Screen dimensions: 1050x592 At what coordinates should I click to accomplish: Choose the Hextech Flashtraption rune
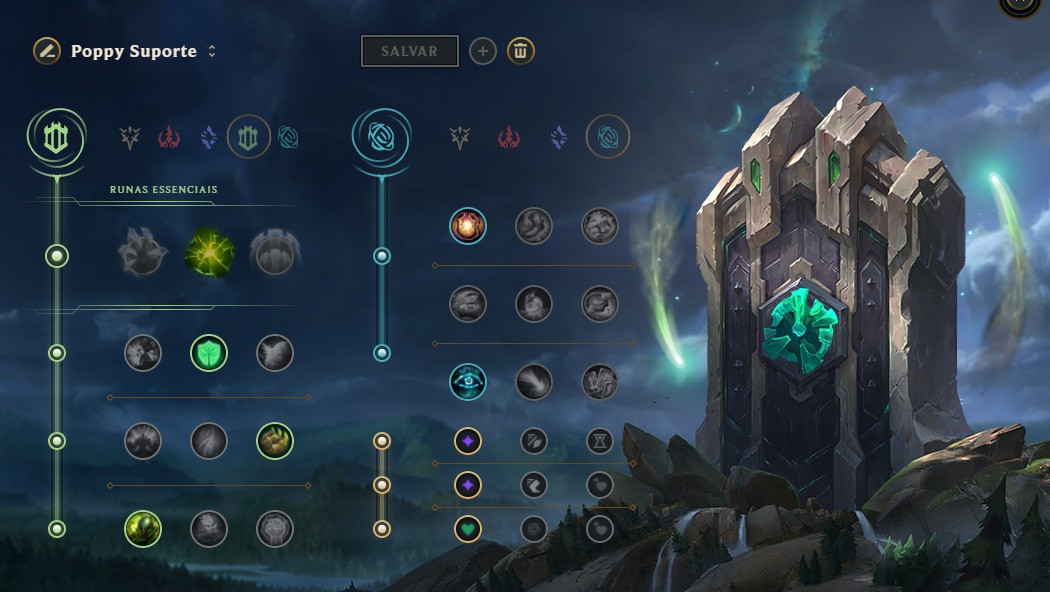pos(468,226)
